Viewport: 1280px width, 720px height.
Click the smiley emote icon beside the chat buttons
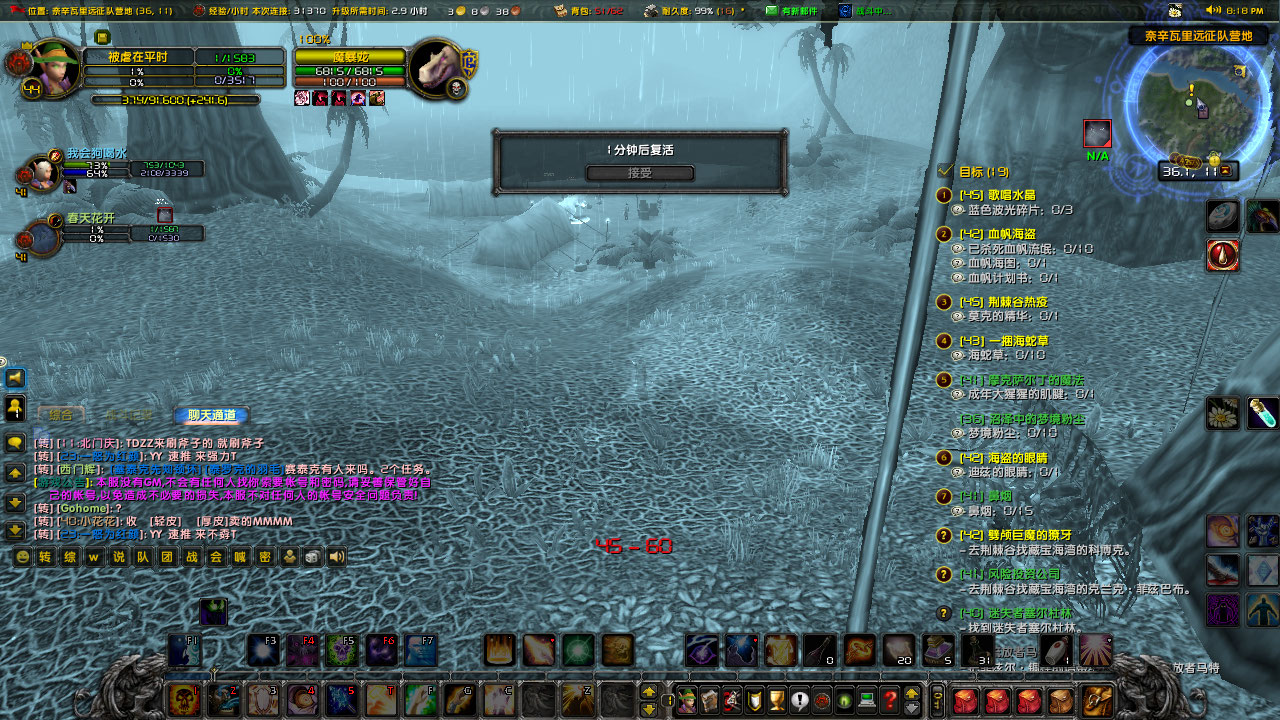pyautogui.click(x=22, y=558)
